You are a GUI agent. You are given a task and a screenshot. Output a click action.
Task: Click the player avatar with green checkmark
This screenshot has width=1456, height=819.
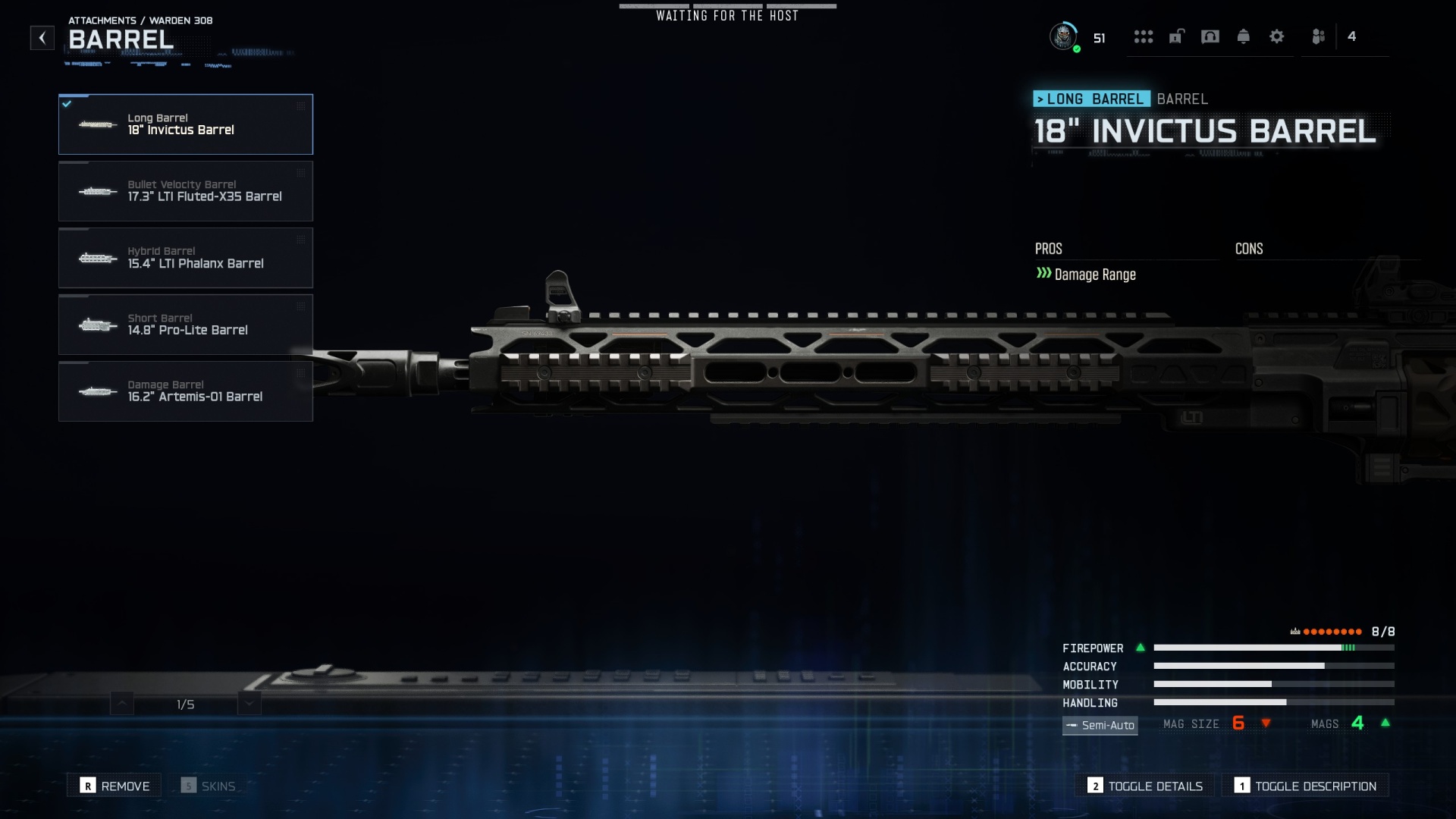point(1065,36)
